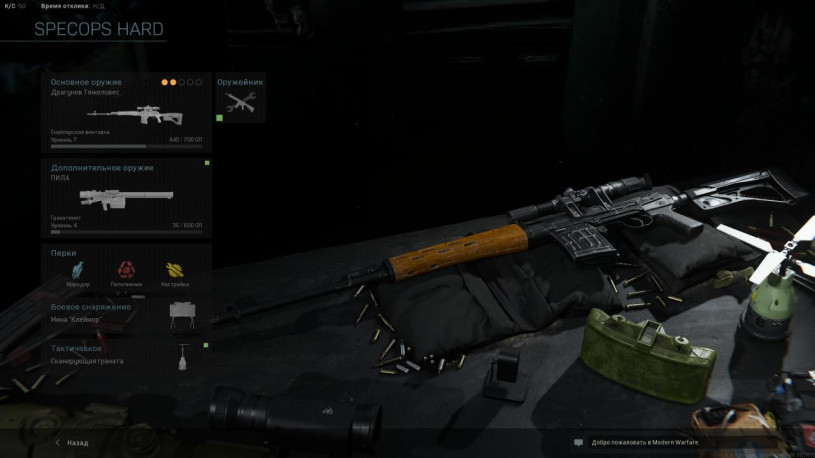
Task: Open the Gunsmith (Оружейник) panel
Action: click(240, 99)
